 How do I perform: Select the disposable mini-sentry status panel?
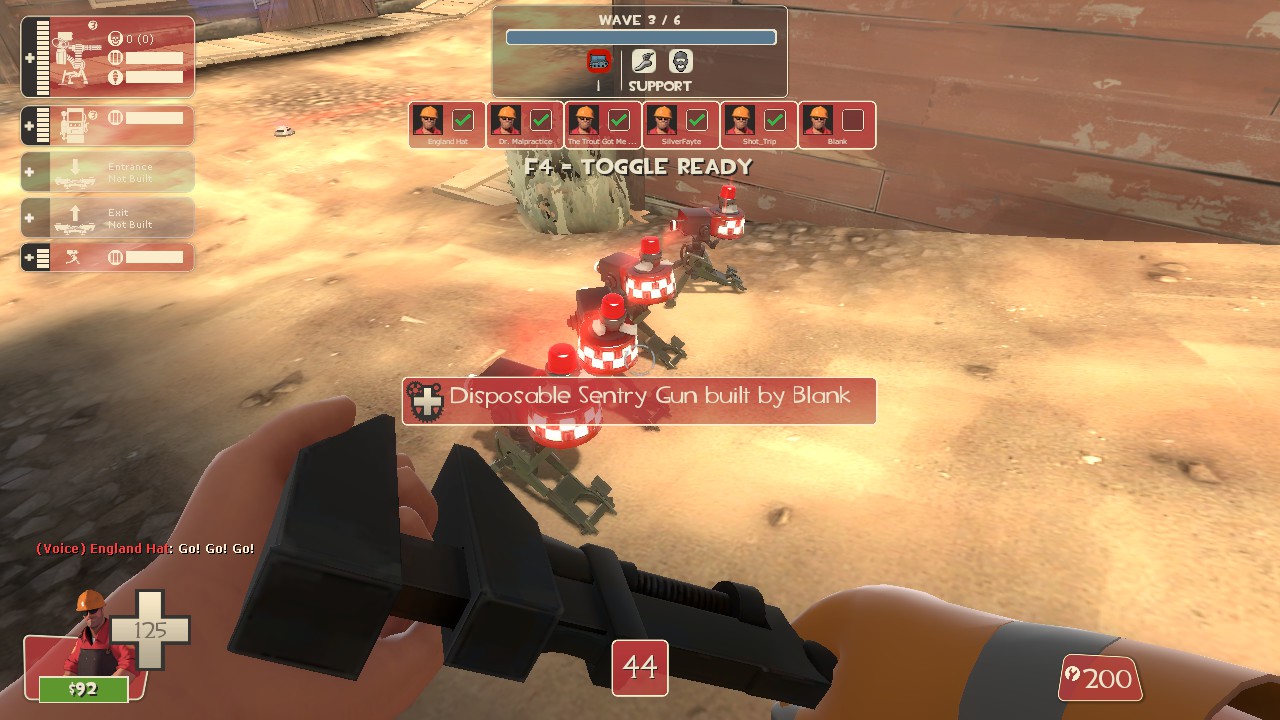pos(108,257)
